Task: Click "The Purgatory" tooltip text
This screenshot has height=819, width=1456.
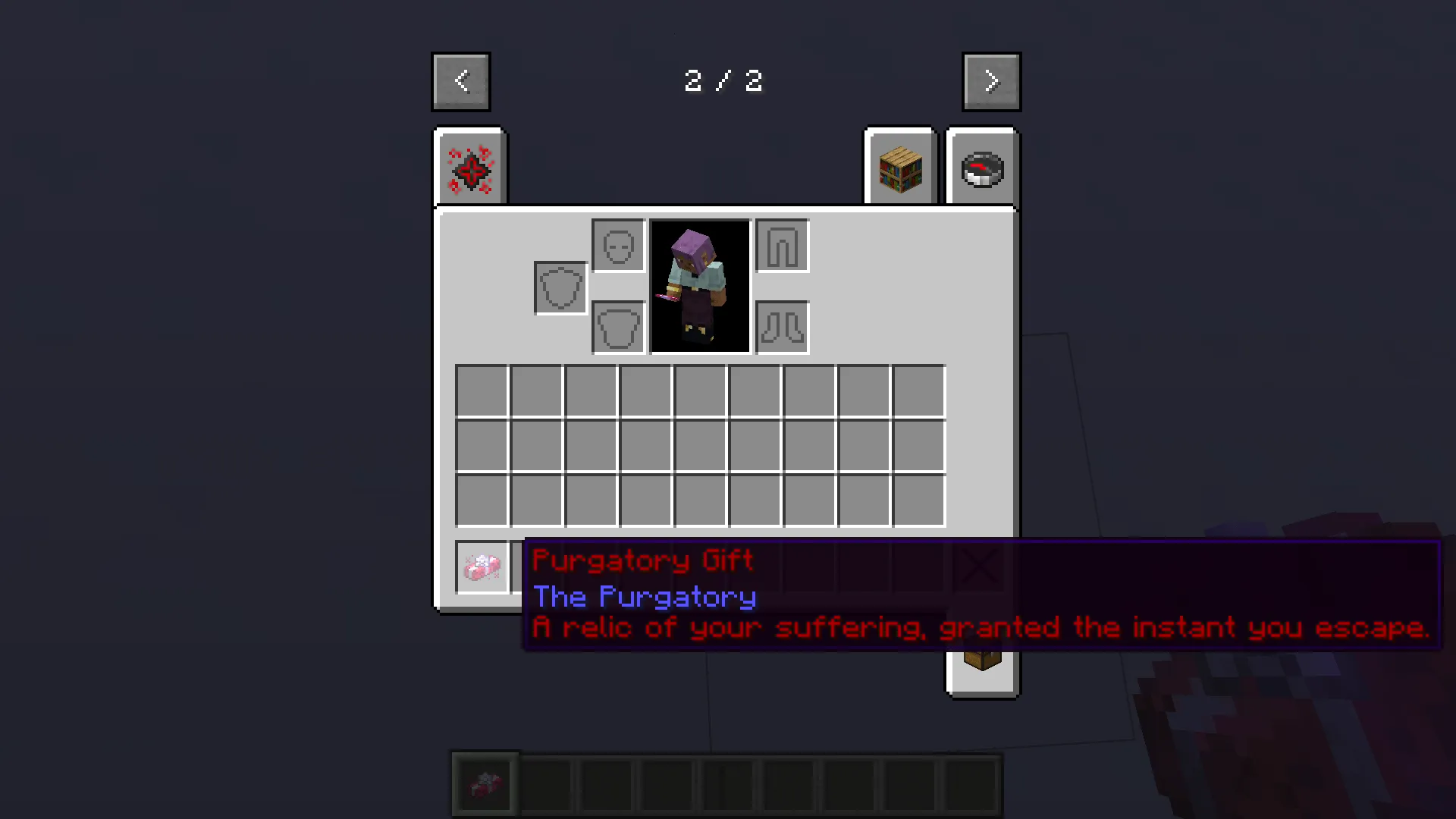Action: [644, 597]
